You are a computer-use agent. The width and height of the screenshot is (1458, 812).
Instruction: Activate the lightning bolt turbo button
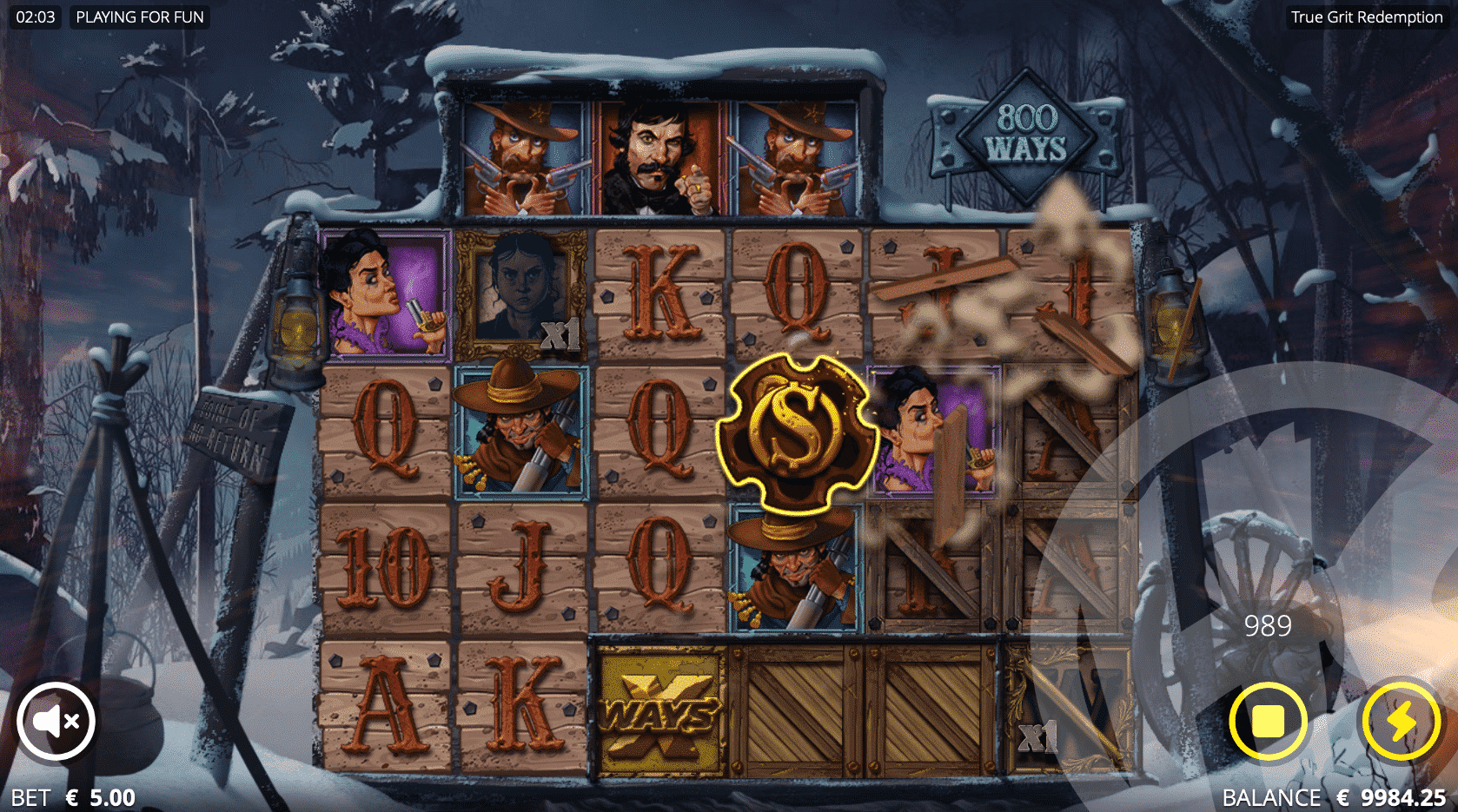point(1401,721)
